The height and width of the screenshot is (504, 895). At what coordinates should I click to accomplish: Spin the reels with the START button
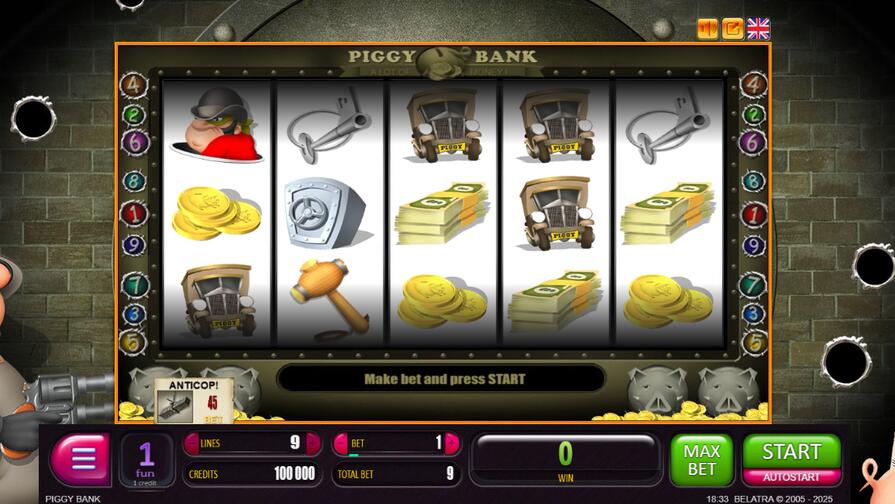point(792,451)
